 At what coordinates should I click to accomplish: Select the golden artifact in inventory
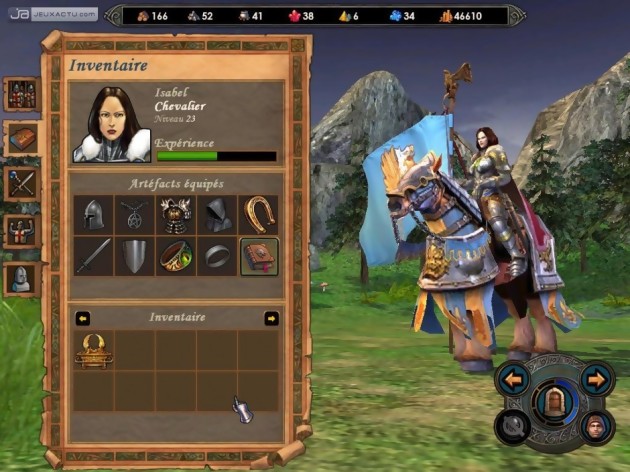pyautogui.click(x=93, y=349)
